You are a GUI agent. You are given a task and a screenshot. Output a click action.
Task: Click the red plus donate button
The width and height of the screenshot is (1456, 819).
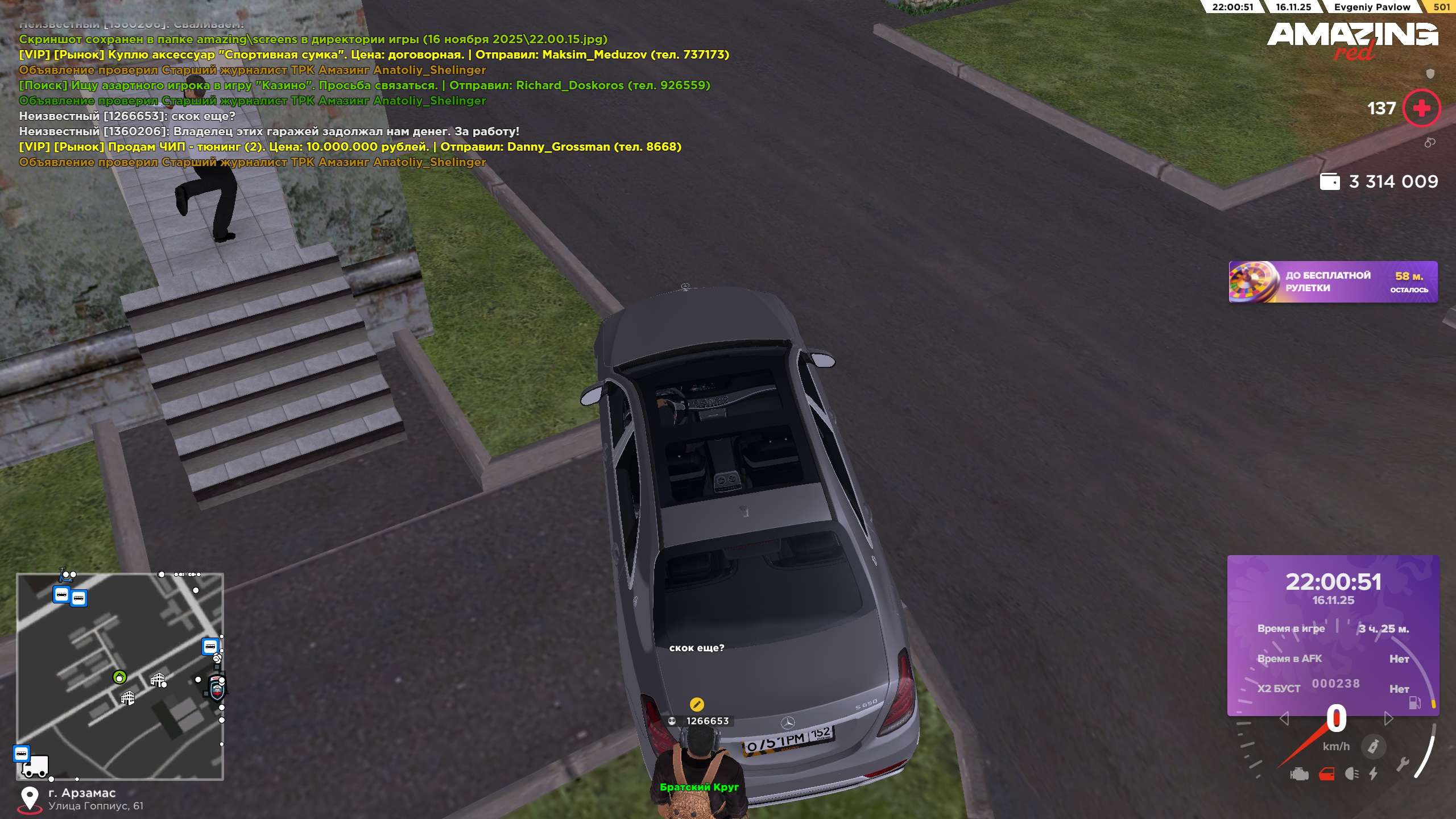[1421, 108]
